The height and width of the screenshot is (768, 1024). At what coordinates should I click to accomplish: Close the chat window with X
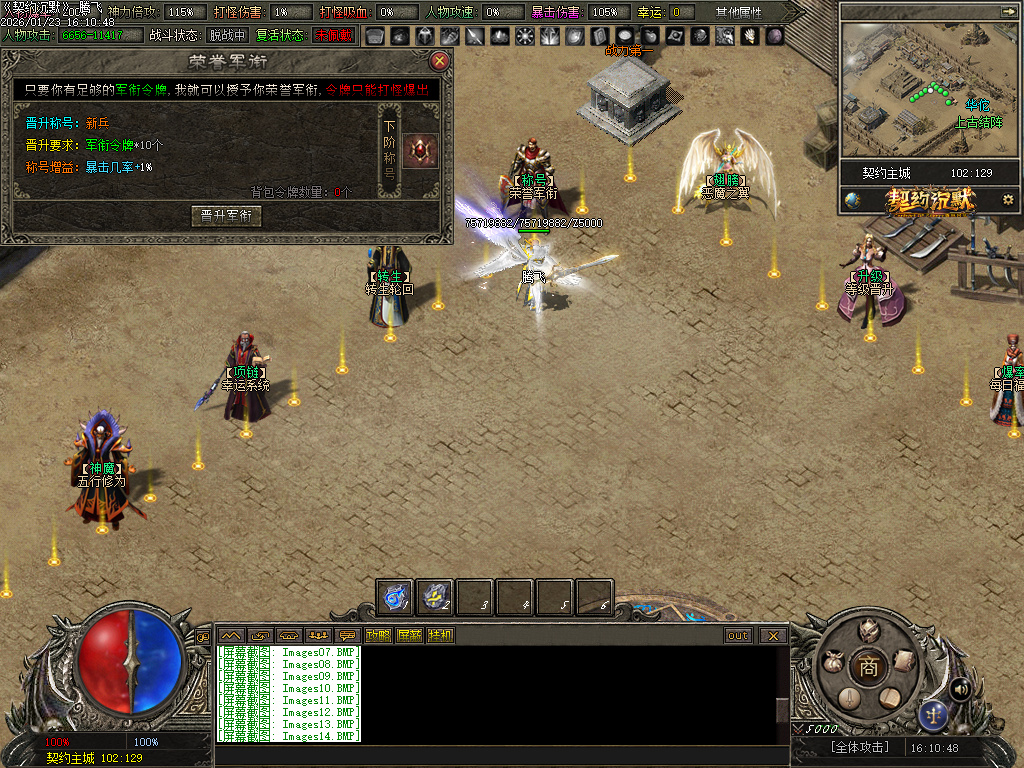(773, 635)
